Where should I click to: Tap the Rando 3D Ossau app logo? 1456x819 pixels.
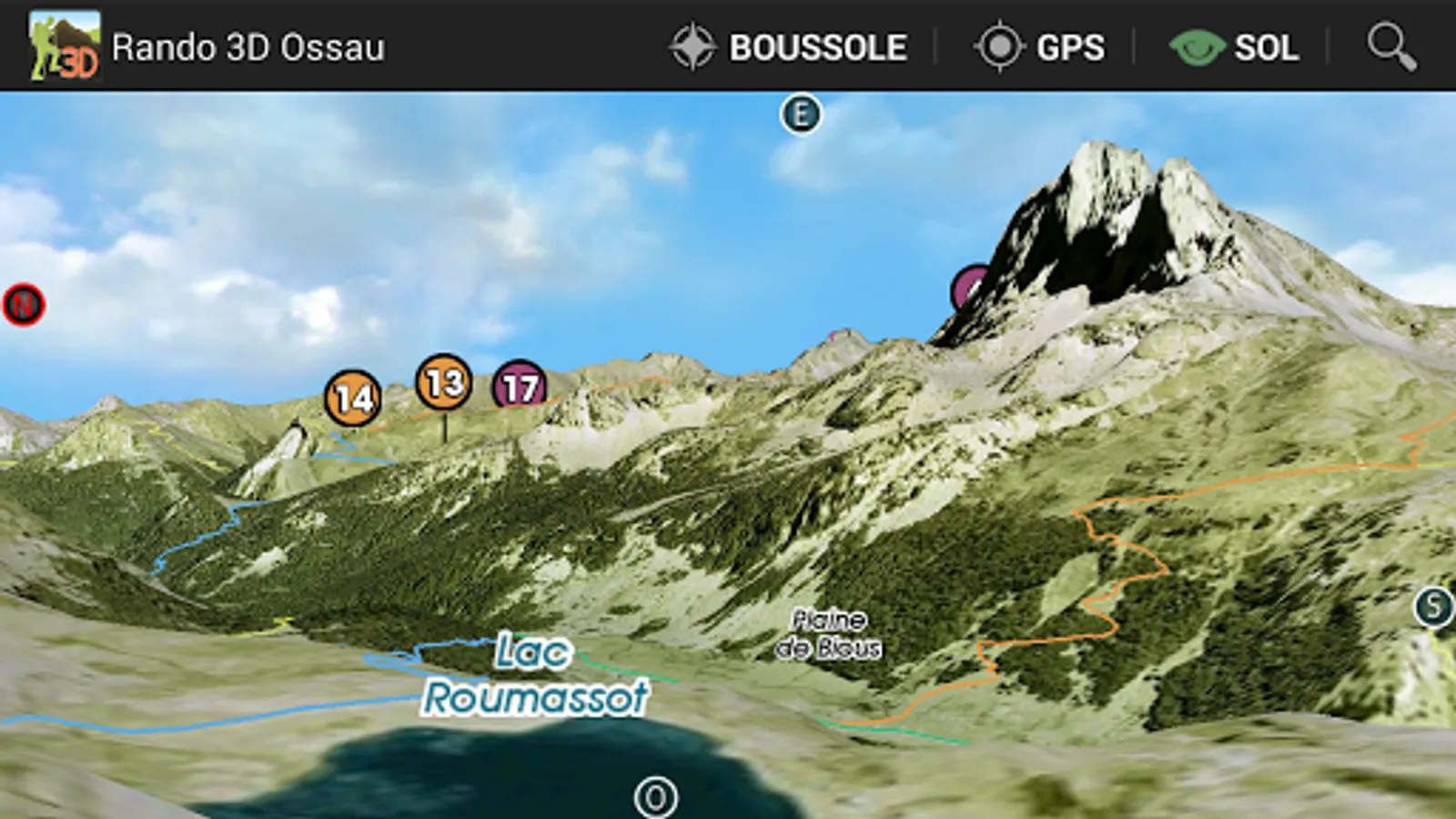tap(64, 45)
